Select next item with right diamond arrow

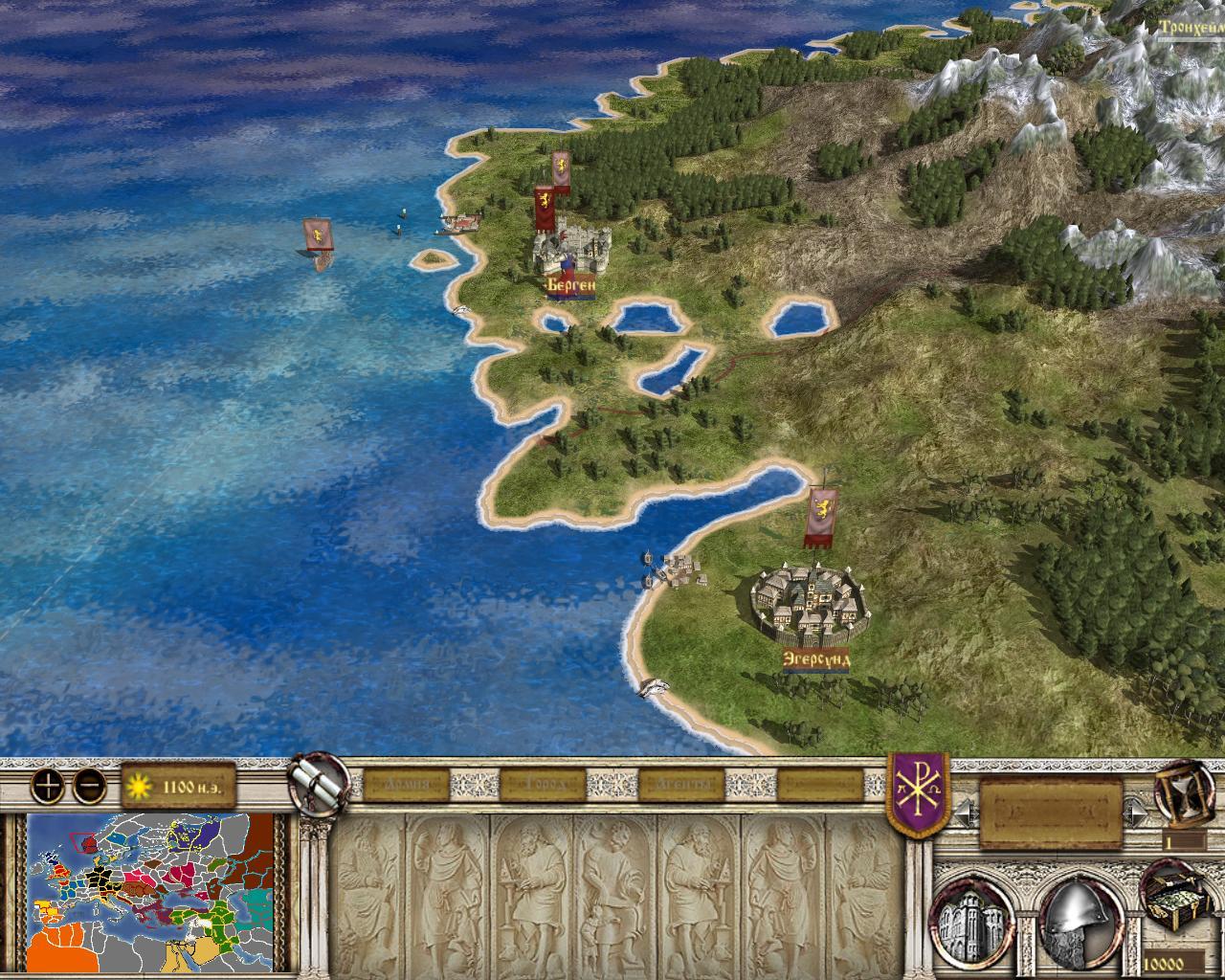(x=1138, y=812)
